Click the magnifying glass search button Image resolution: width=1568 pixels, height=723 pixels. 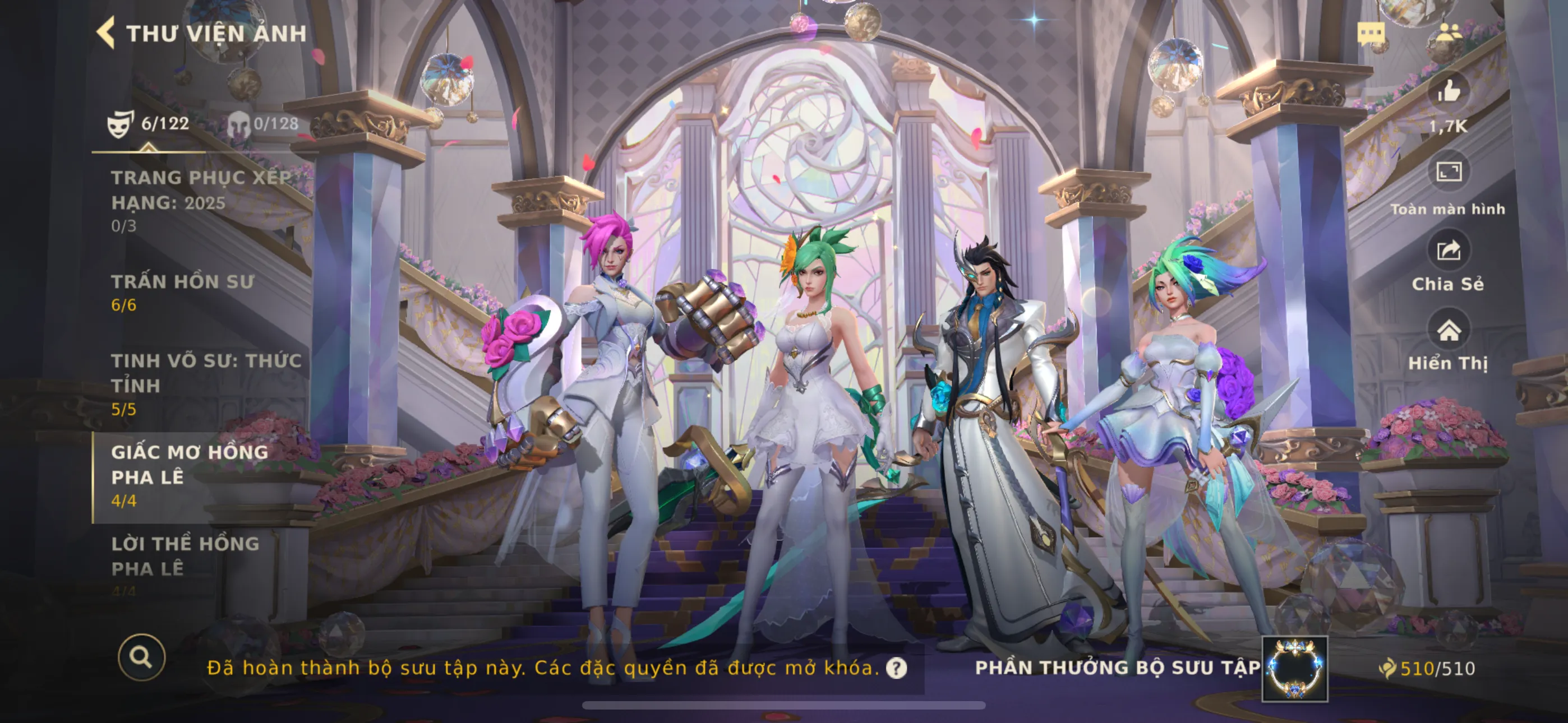[x=141, y=657]
